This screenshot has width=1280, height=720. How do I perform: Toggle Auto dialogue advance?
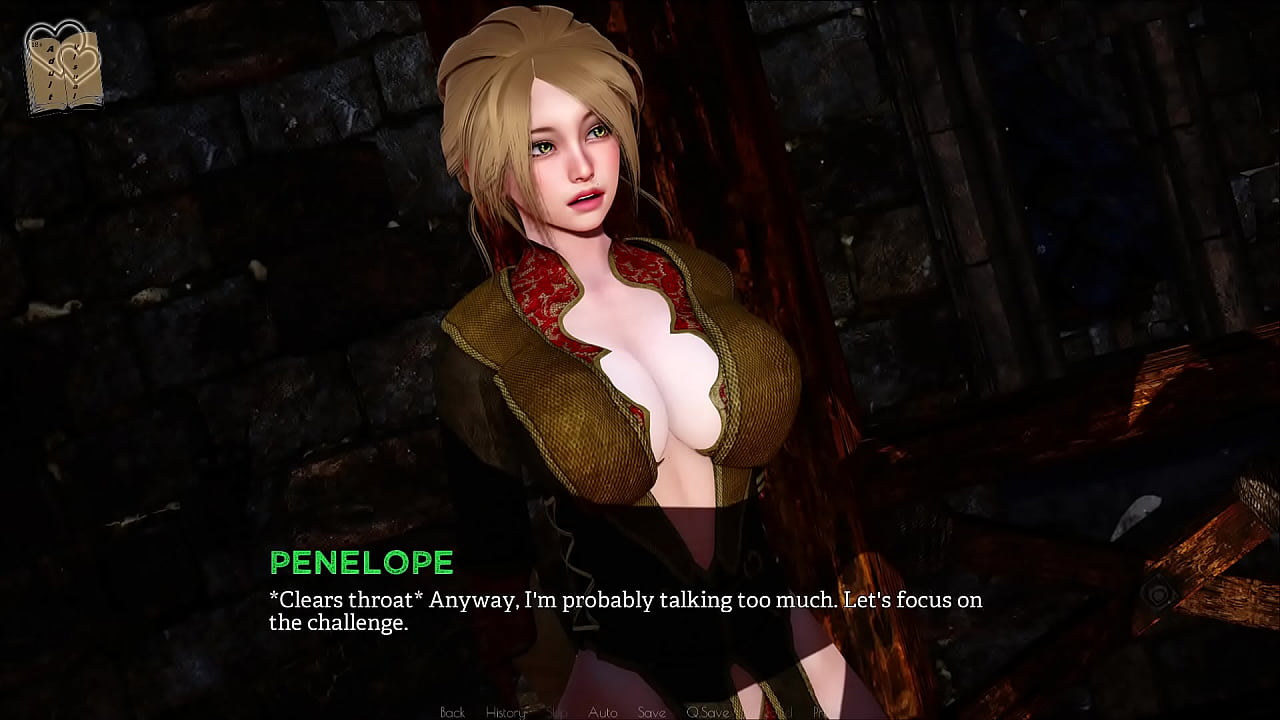click(602, 712)
